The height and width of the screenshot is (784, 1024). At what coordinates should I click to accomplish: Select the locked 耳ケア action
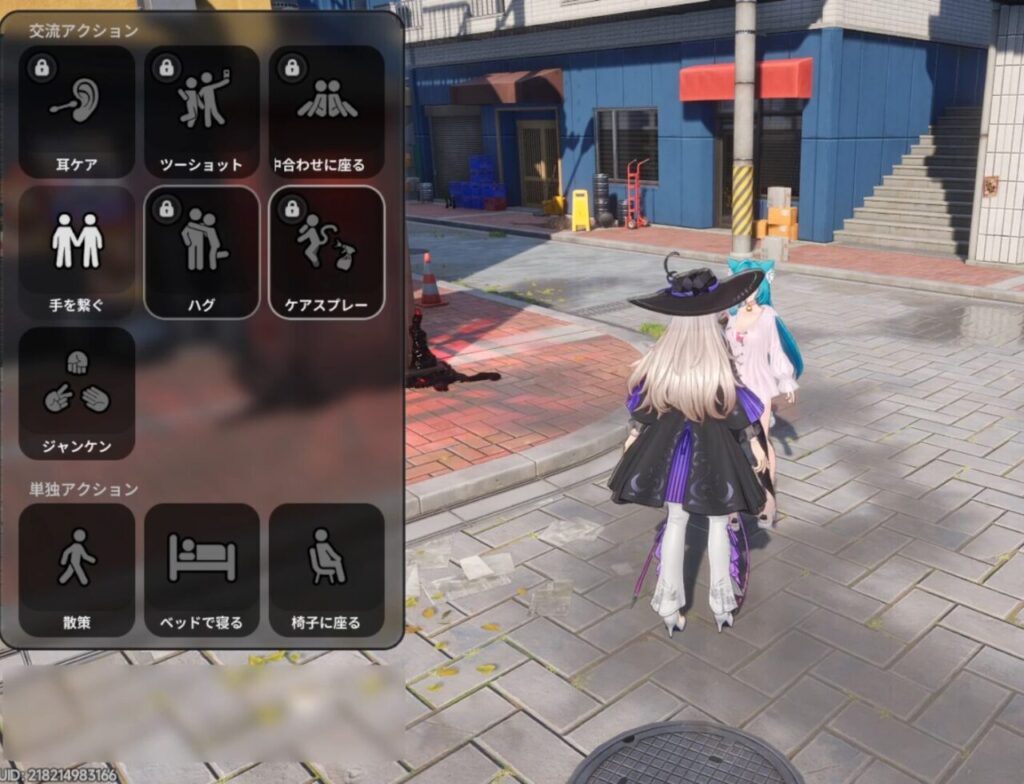tap(77, 112)
